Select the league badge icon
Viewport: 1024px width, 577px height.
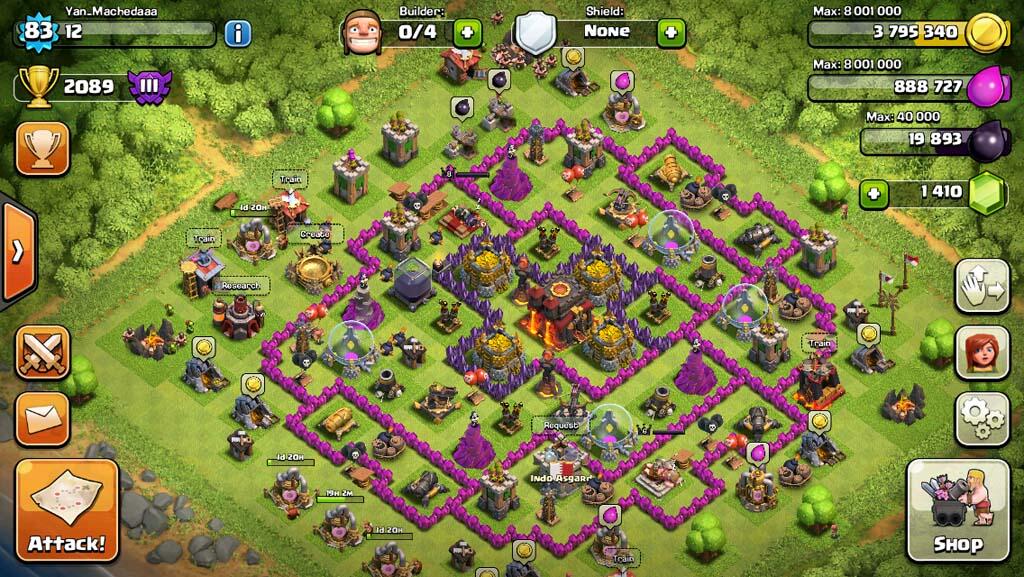[x=145, y=87]
